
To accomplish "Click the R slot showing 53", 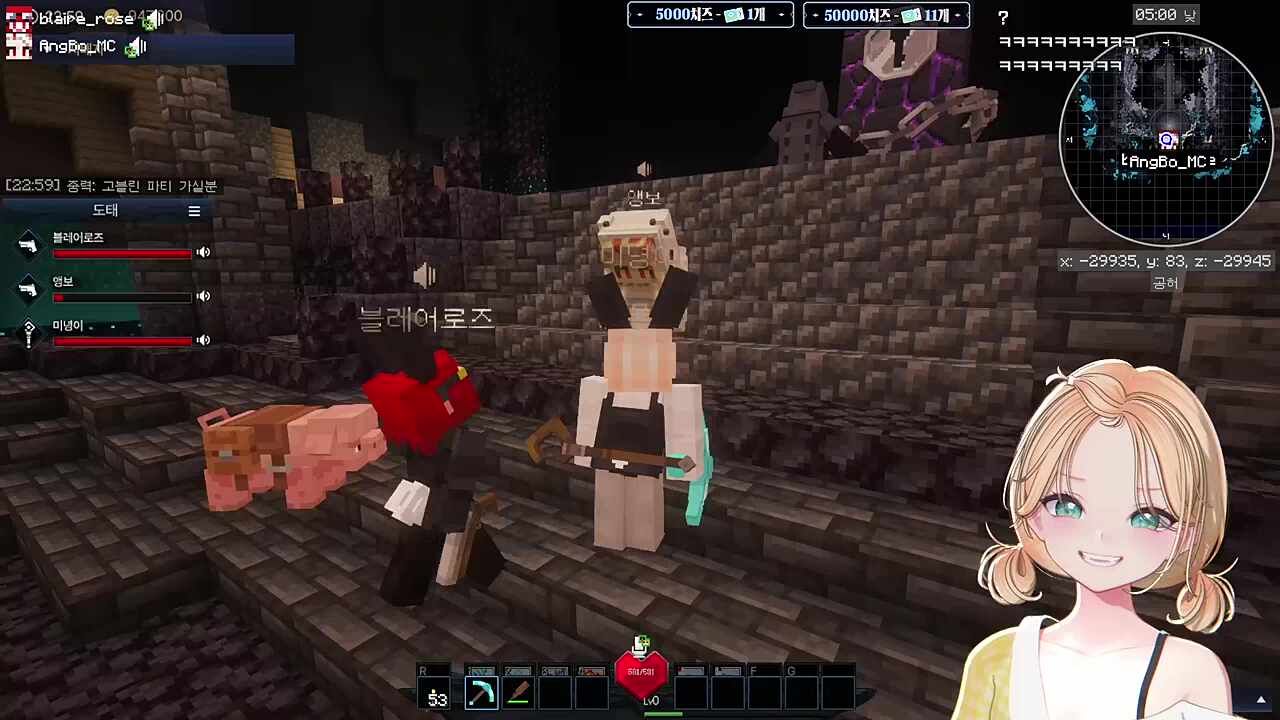I will (x=437, y=692).
